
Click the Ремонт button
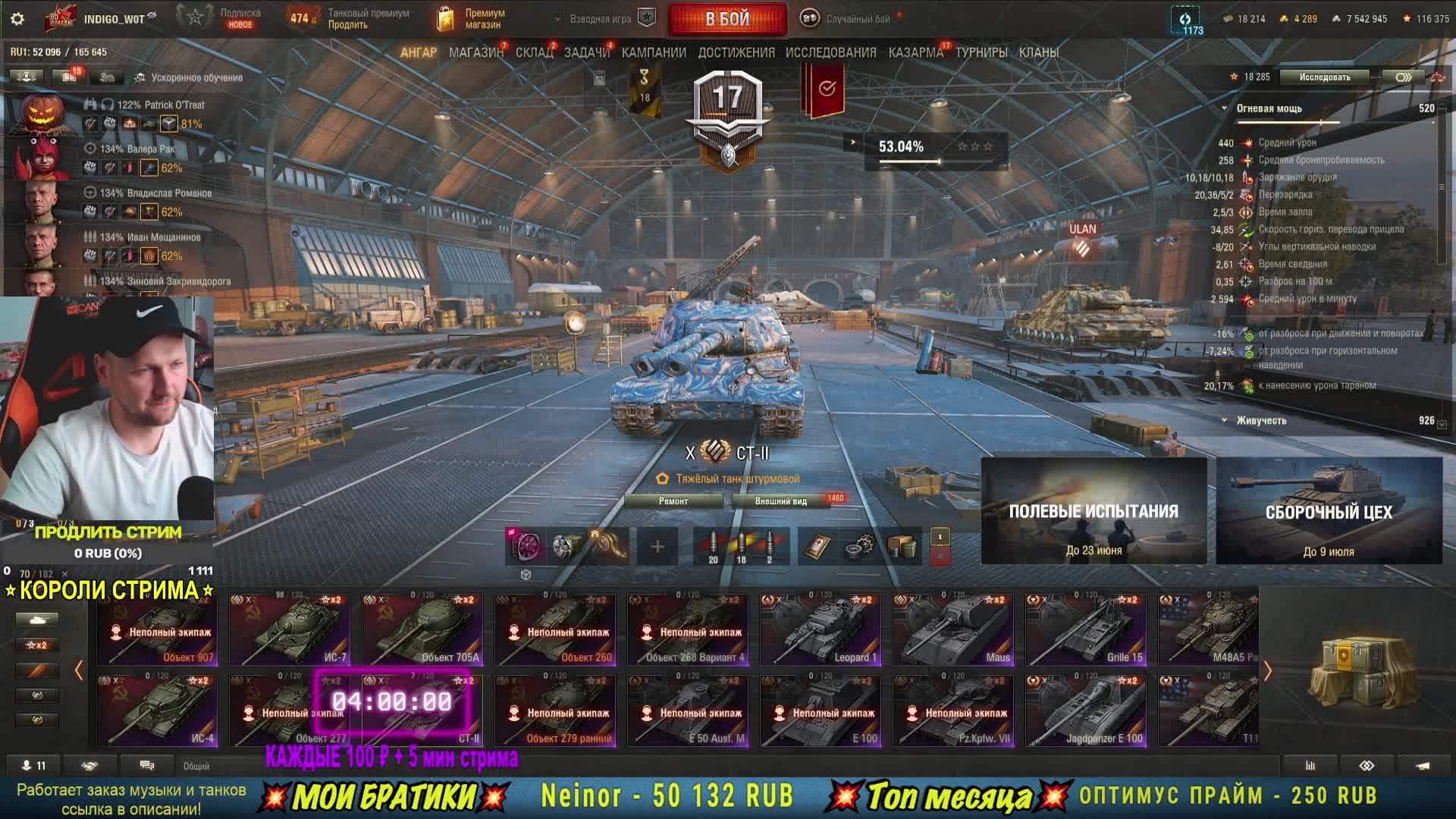673,501
